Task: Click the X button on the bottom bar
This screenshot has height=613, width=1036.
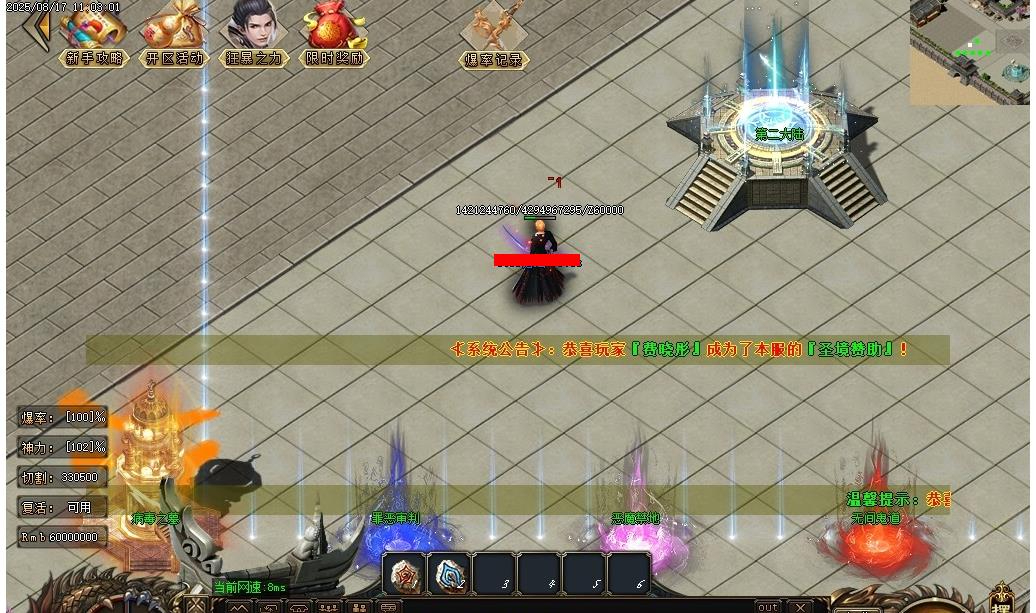Action: [800, 606]
